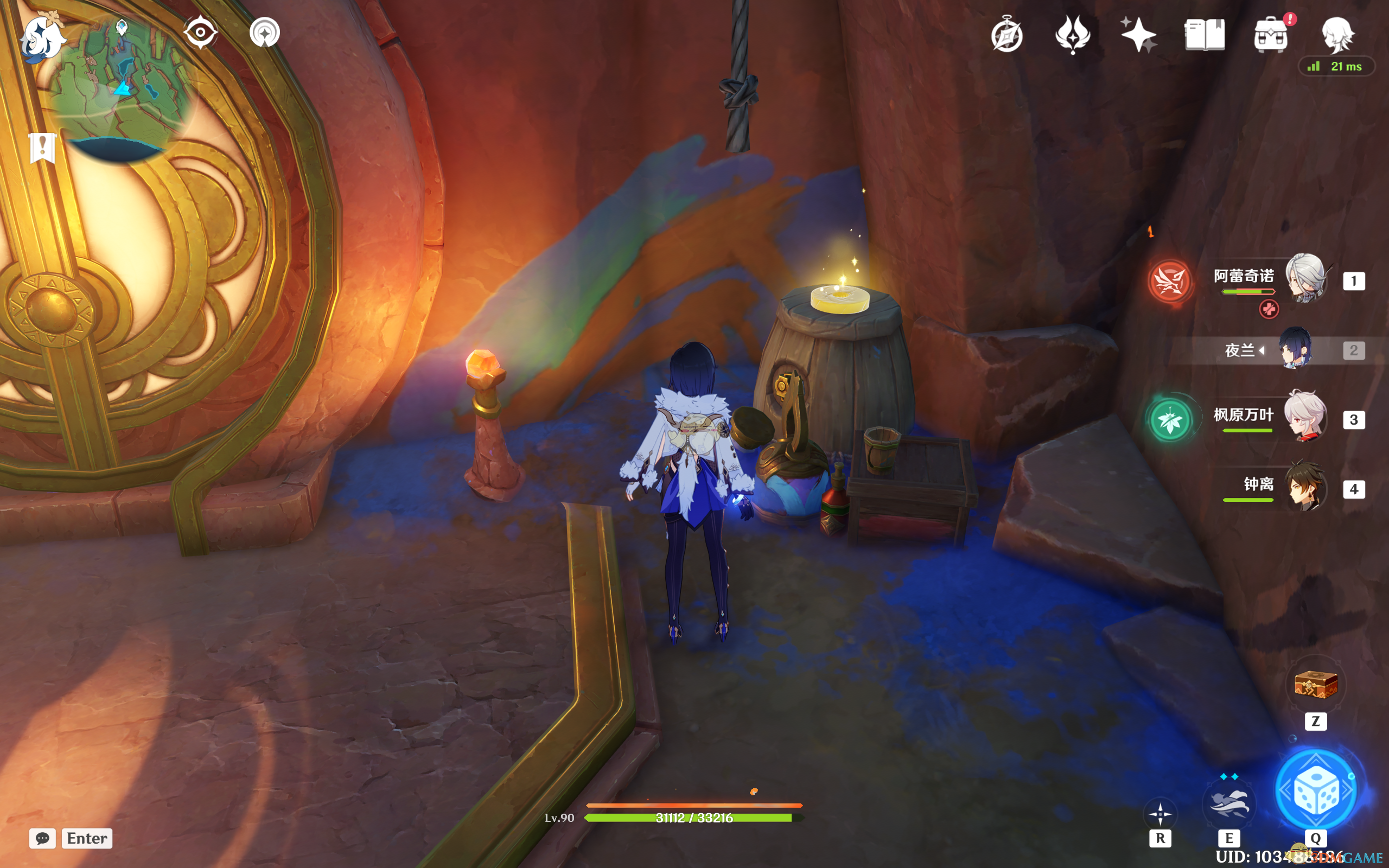Click the four-point star sprint icon

(x=1160, y=814)
